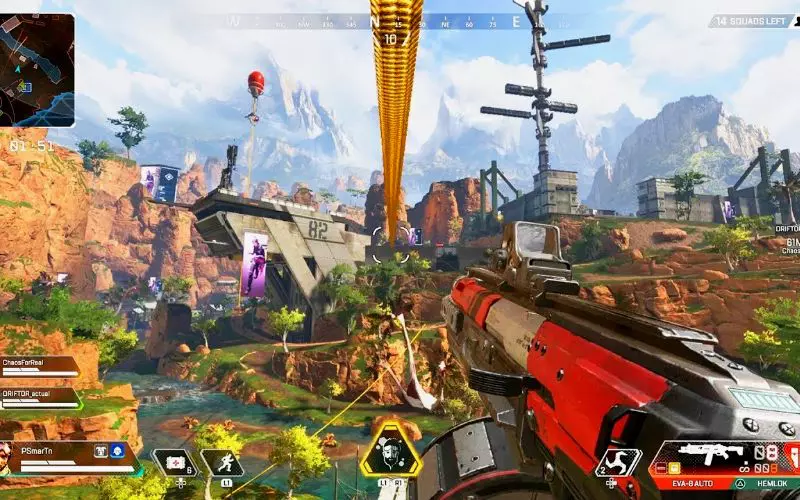Select teammate ChaosForReal's banner
This screenshot has height=500, width=800.
point(40,367)
